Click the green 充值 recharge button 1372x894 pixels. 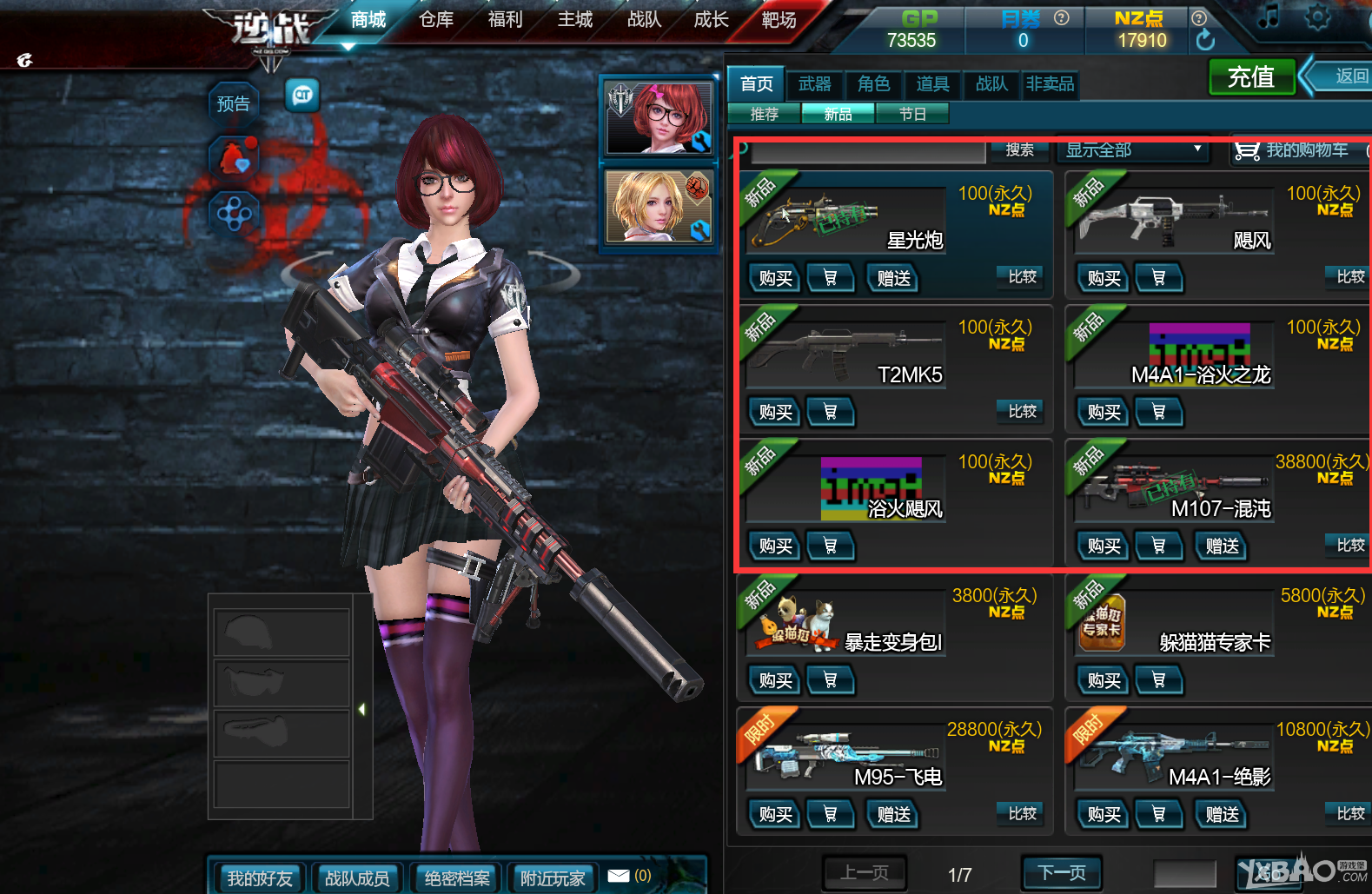[x=1251, y=77]
